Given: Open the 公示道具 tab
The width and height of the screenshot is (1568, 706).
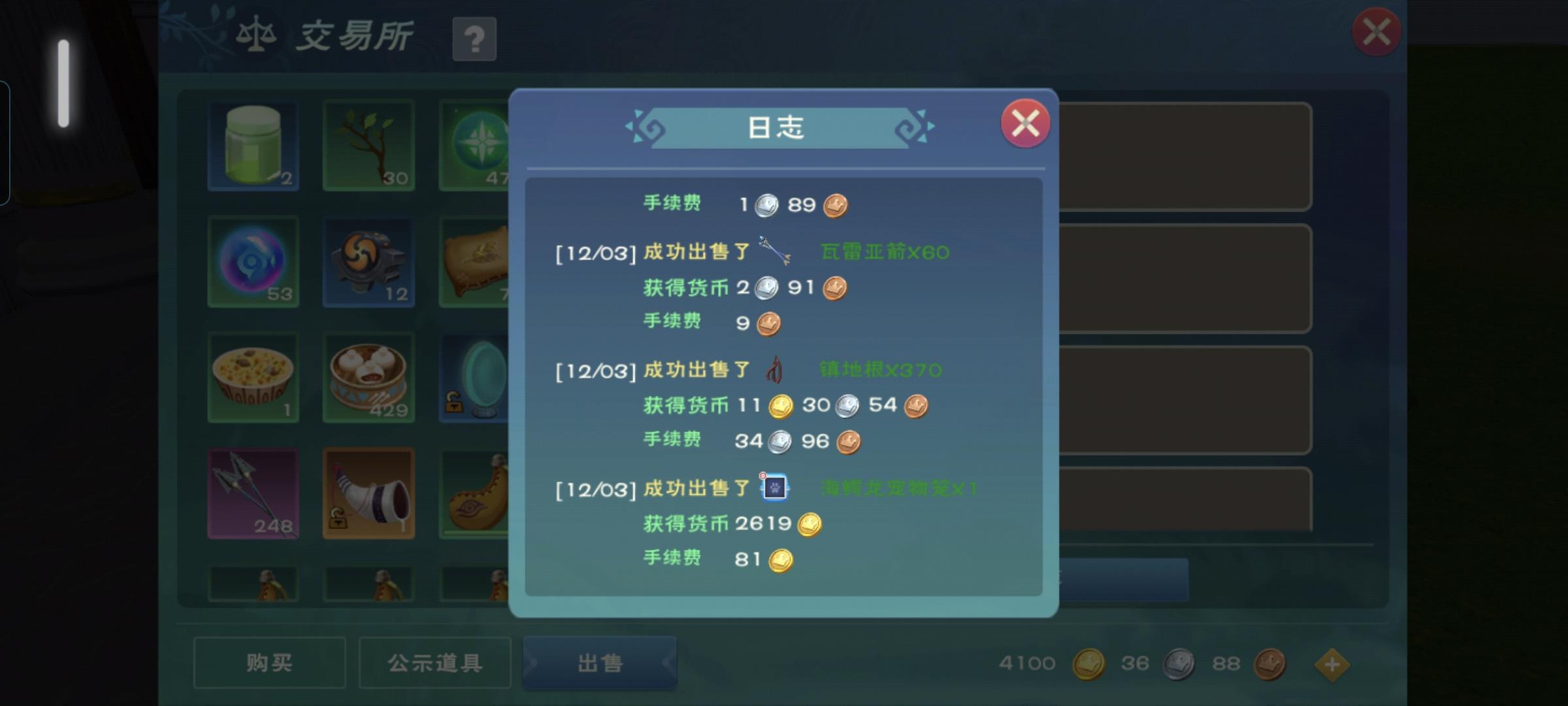Looking at the screenshot, I should pos(433,662).
